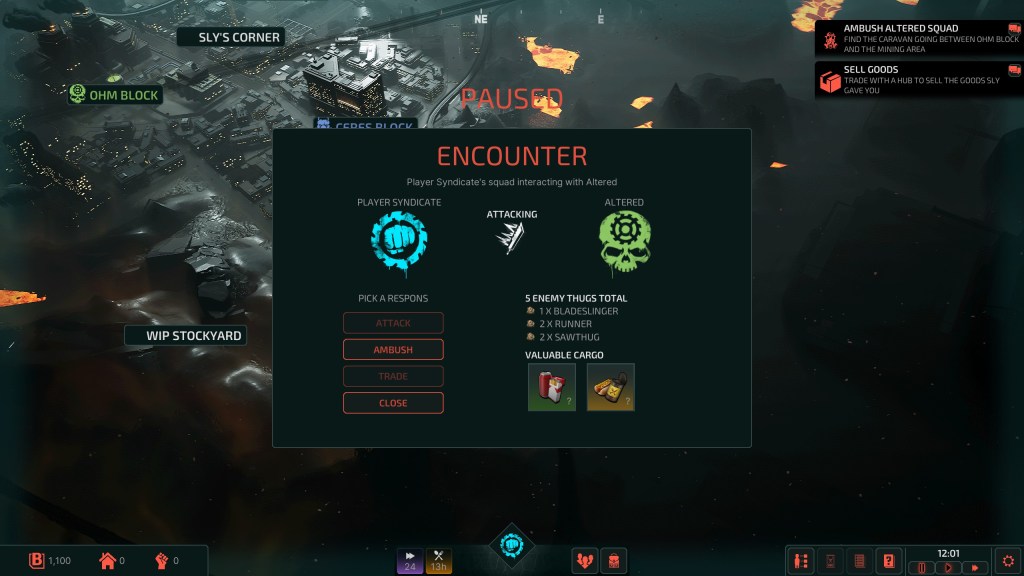1024x576 pixels.
Task: Choose the Ambush response
Action: pyautogui.click(x=393, y=350)
